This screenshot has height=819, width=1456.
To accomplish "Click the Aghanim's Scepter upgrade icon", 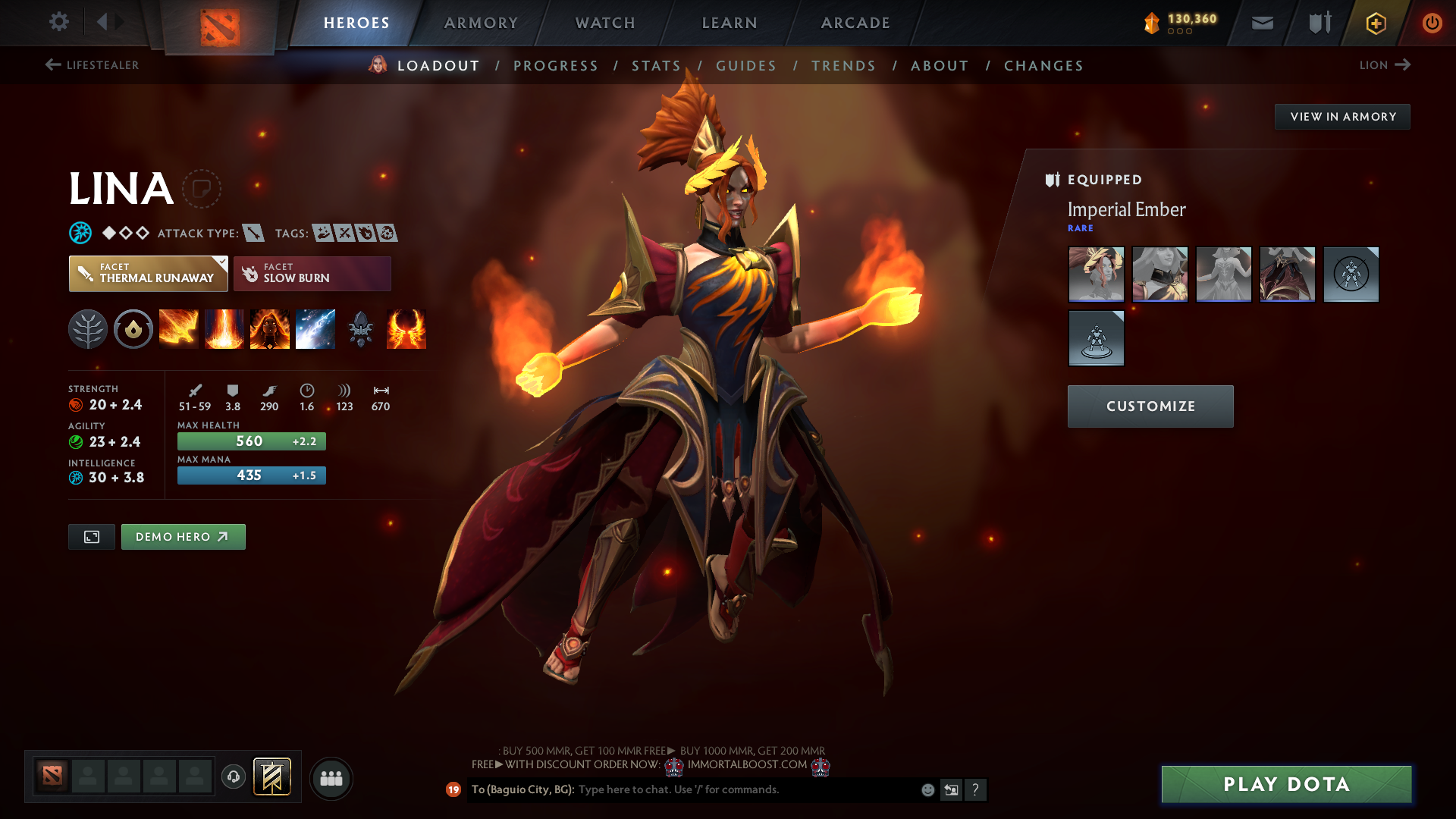I will tap(360, 329).
